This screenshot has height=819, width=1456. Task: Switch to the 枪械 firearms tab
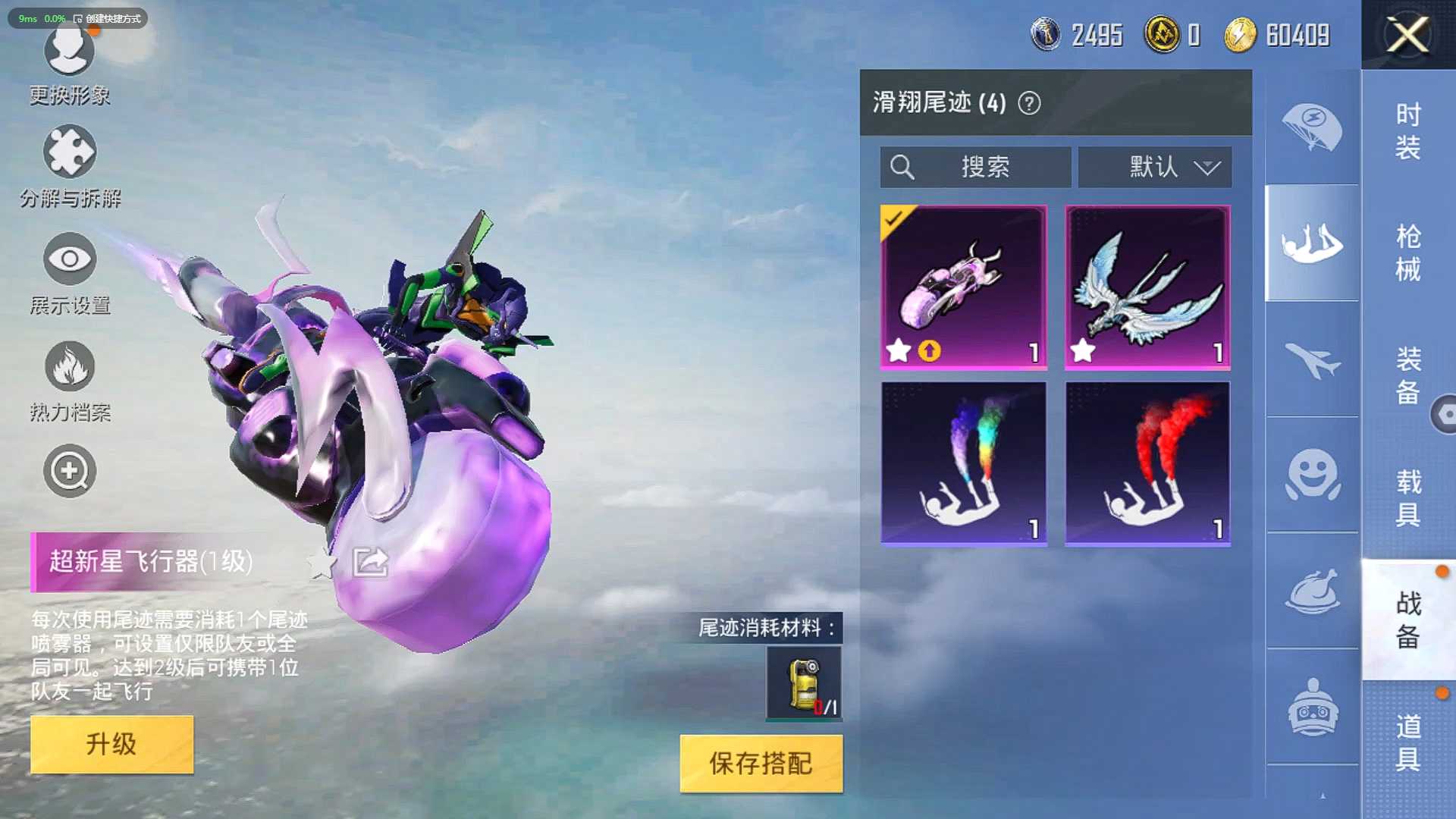(1407, 253)
